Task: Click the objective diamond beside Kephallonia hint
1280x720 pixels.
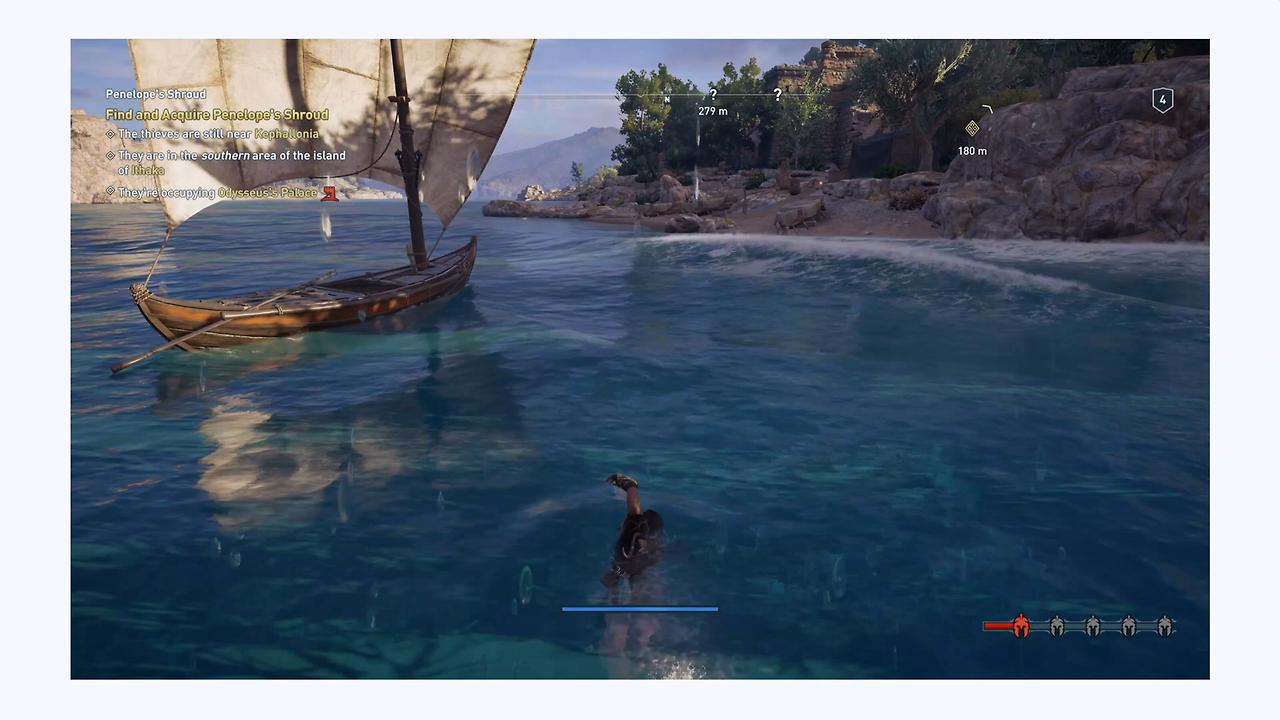Action: (110, 133)
